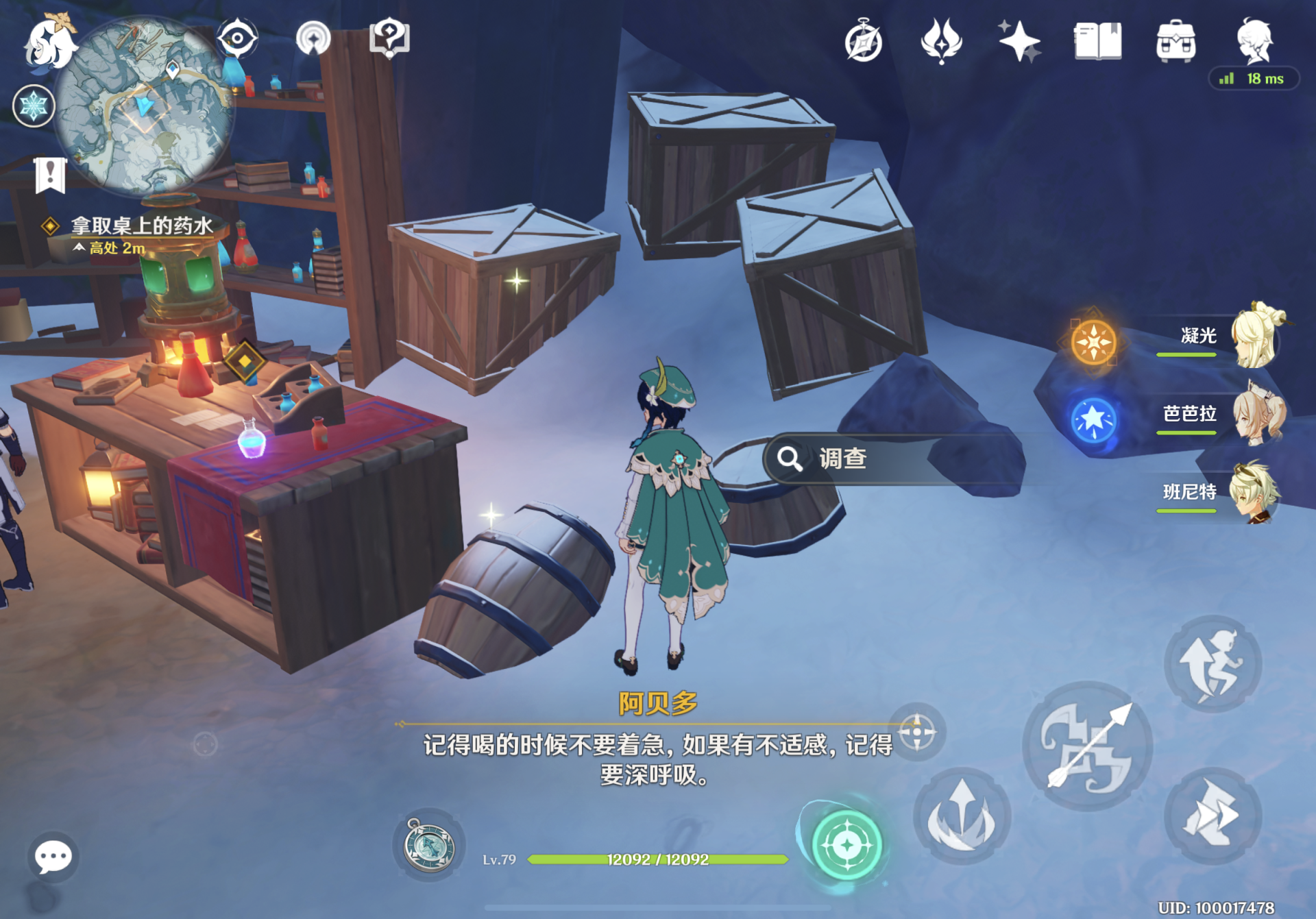Open the Paimon menu
The image size is (1316, 919).
(48, 42)
